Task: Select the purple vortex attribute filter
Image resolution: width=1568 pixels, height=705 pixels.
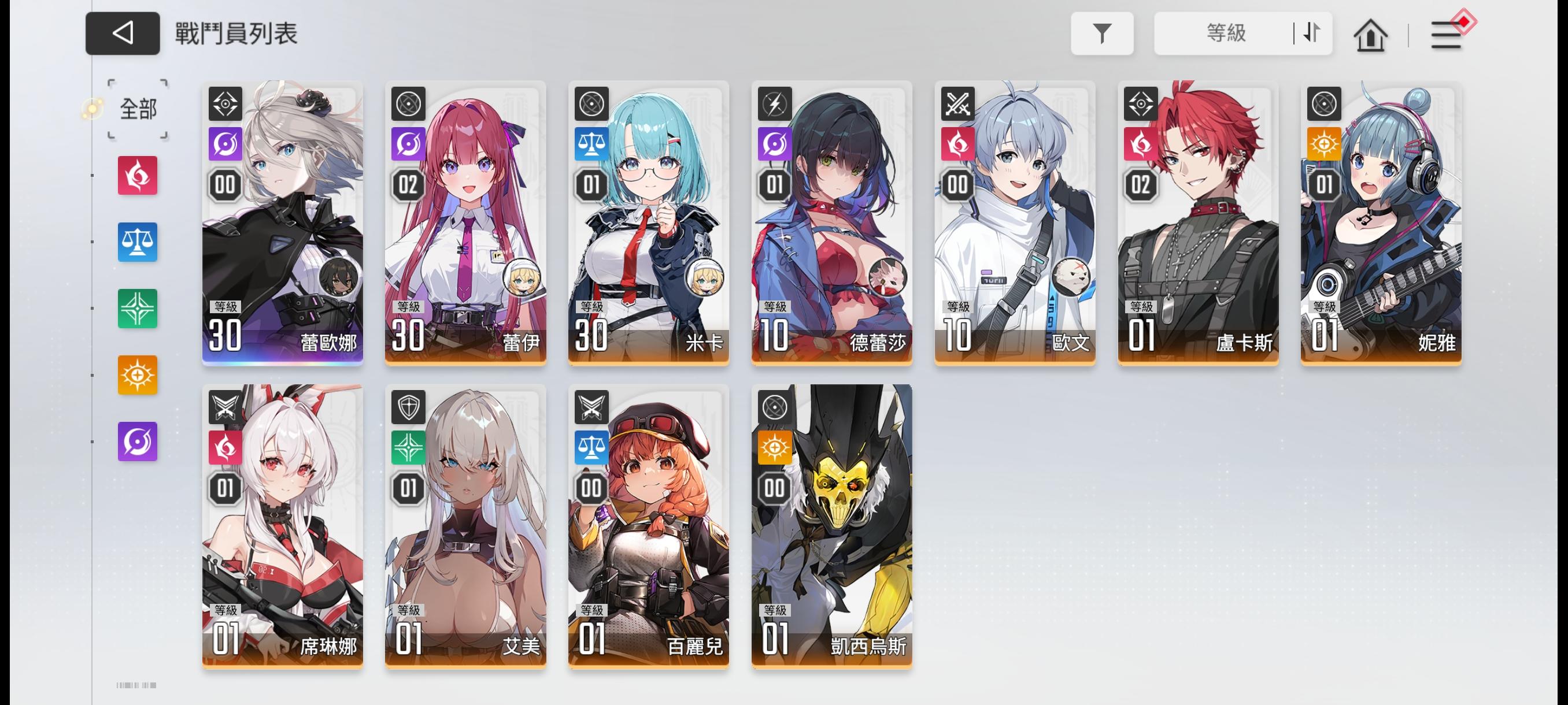Action: click(137, 441)
